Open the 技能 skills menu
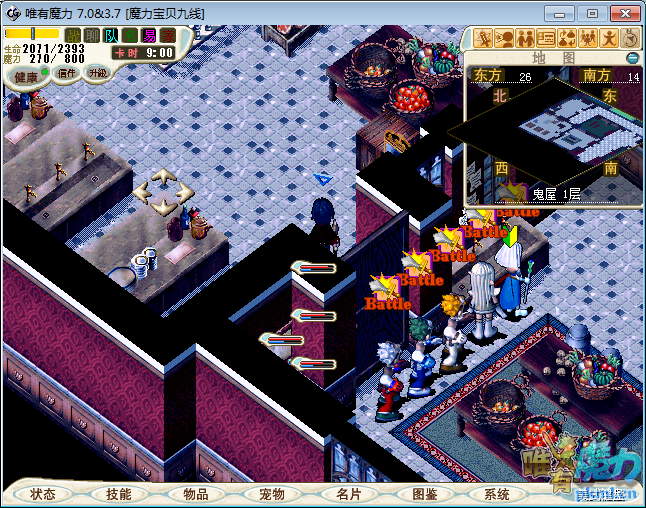 click(x=119, y=494)
